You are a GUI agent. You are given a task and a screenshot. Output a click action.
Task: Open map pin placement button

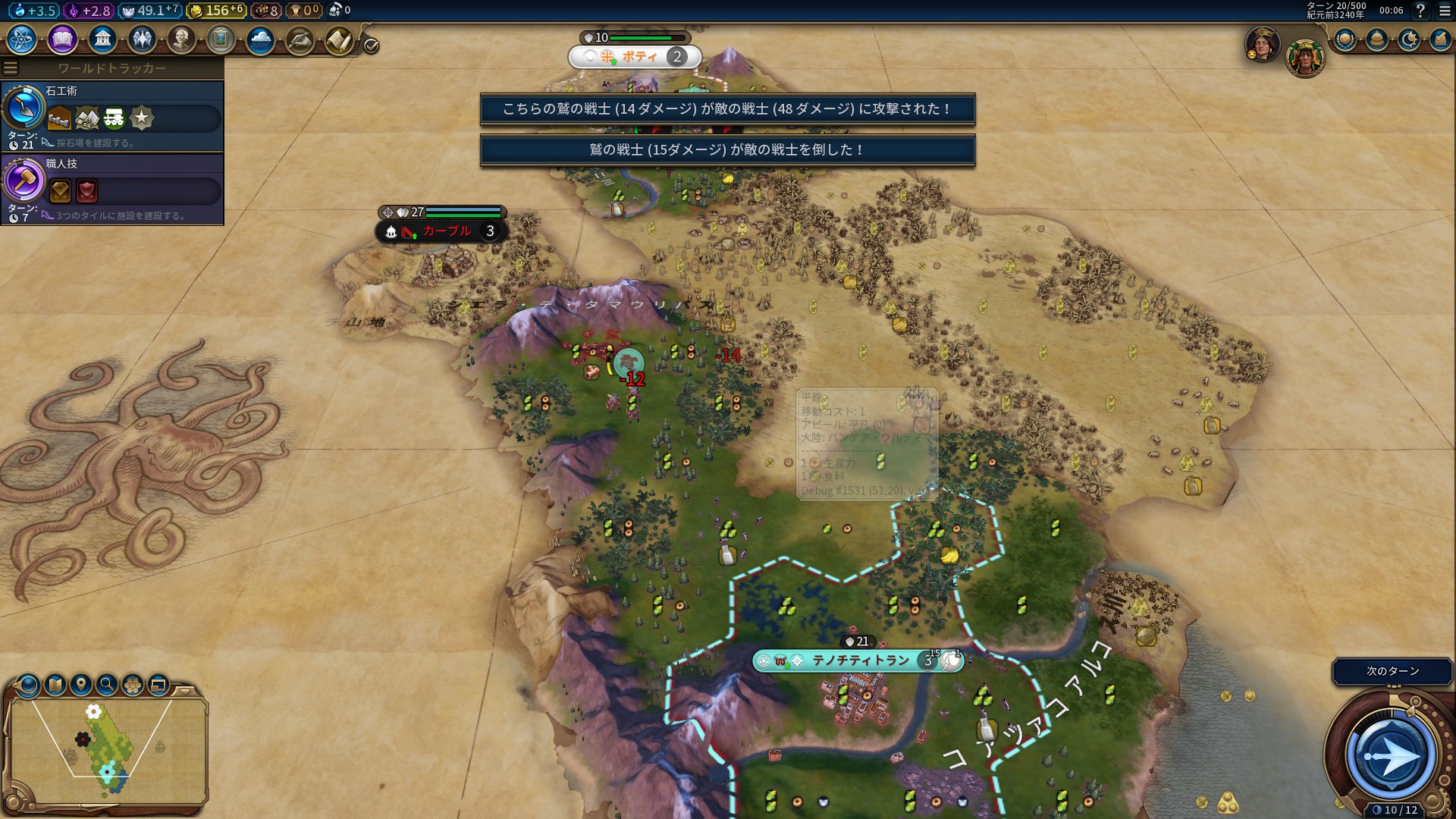[81, 685]
